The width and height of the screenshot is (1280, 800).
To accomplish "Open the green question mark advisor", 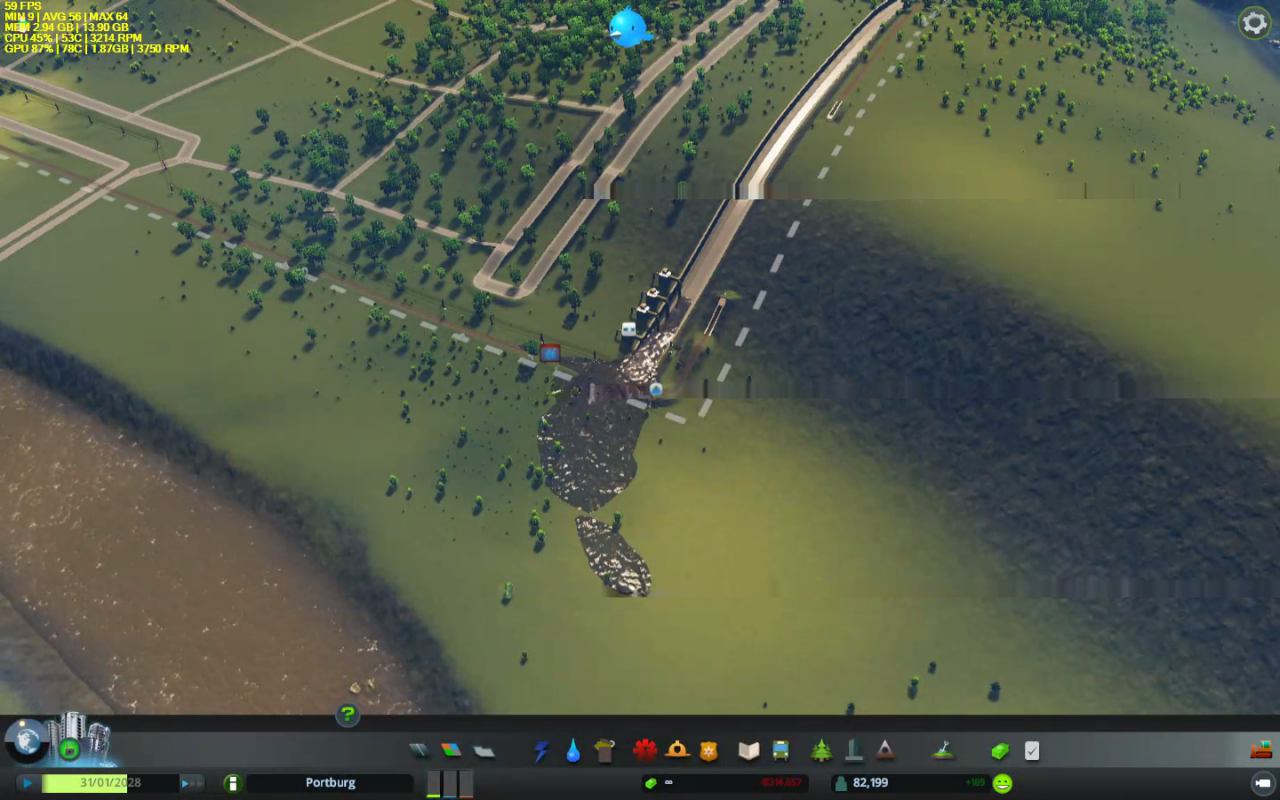I will pyautogui.click(x=347, y=714).
